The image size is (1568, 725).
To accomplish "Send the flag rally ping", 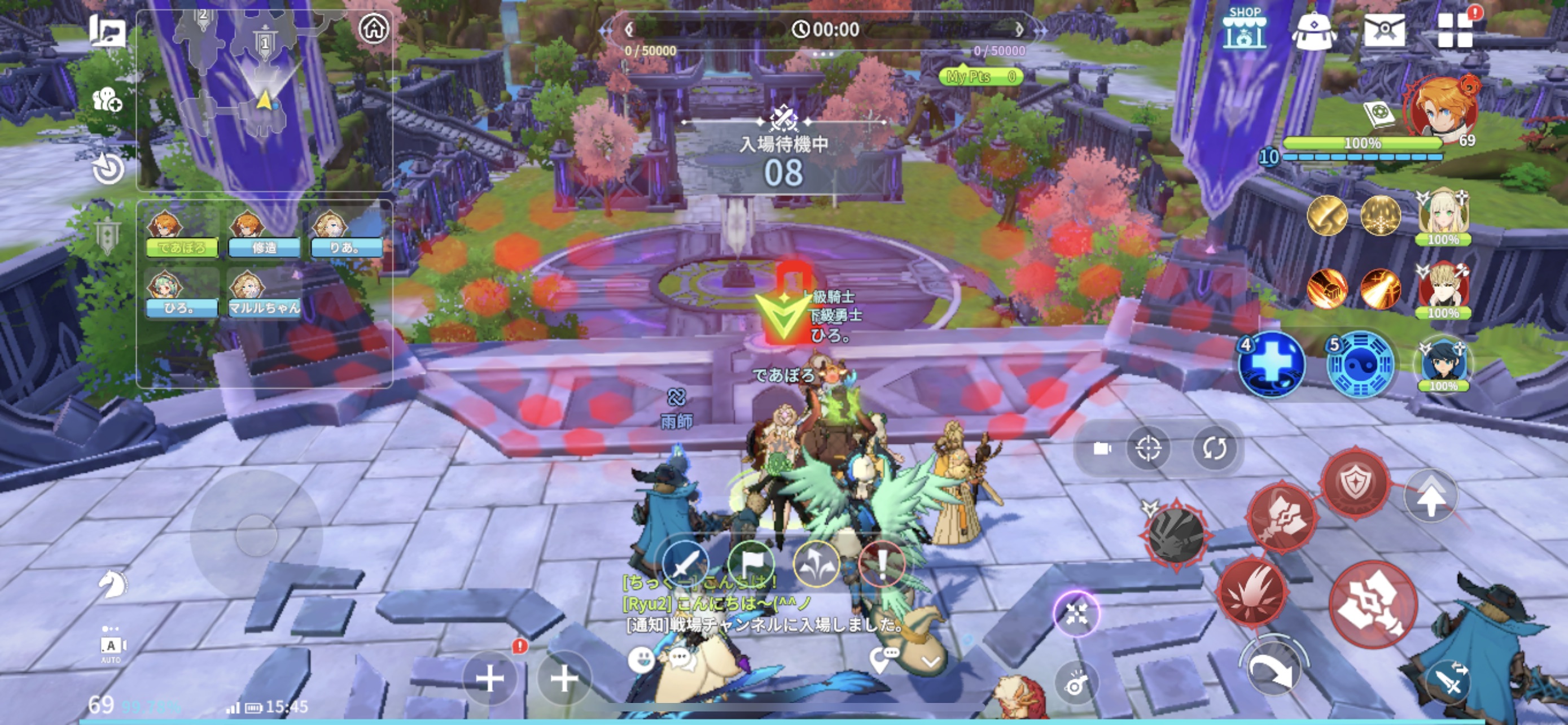I will (x=751, y=564).
